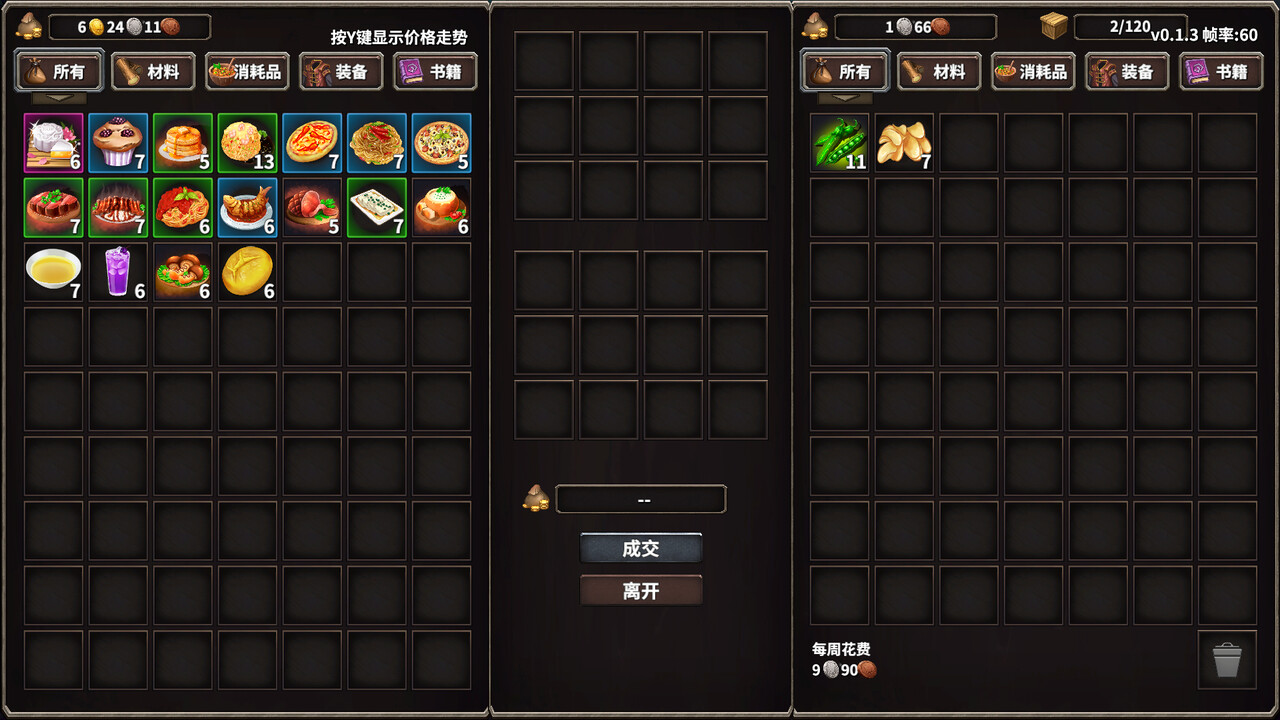
Task: Click the bell icon beside the quantity field
Action: click(537, 499)
